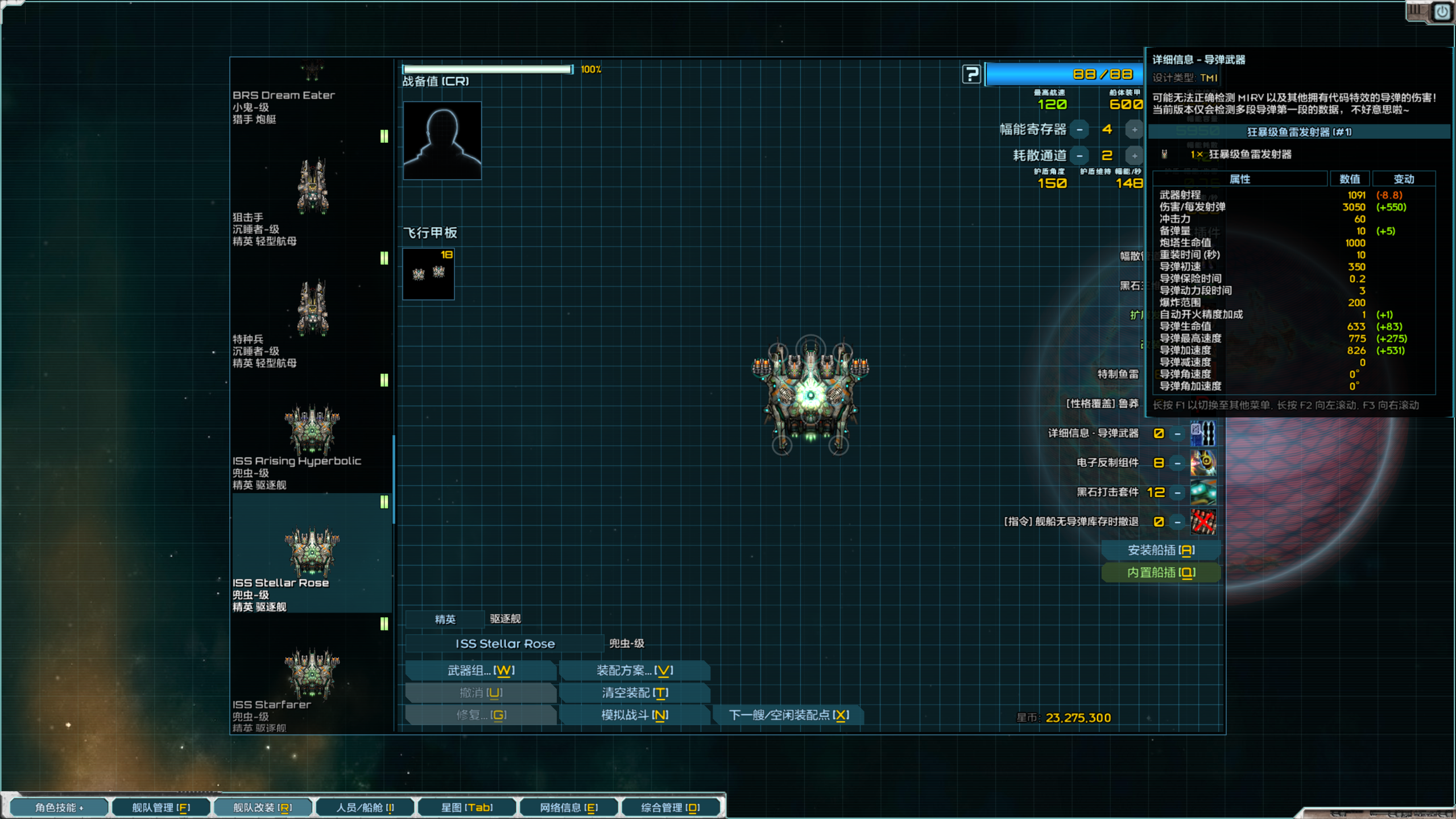Click the red X 舰船无导弹库存时撤退 icon
1456x819 pixels.
(x=1202, y=522)
